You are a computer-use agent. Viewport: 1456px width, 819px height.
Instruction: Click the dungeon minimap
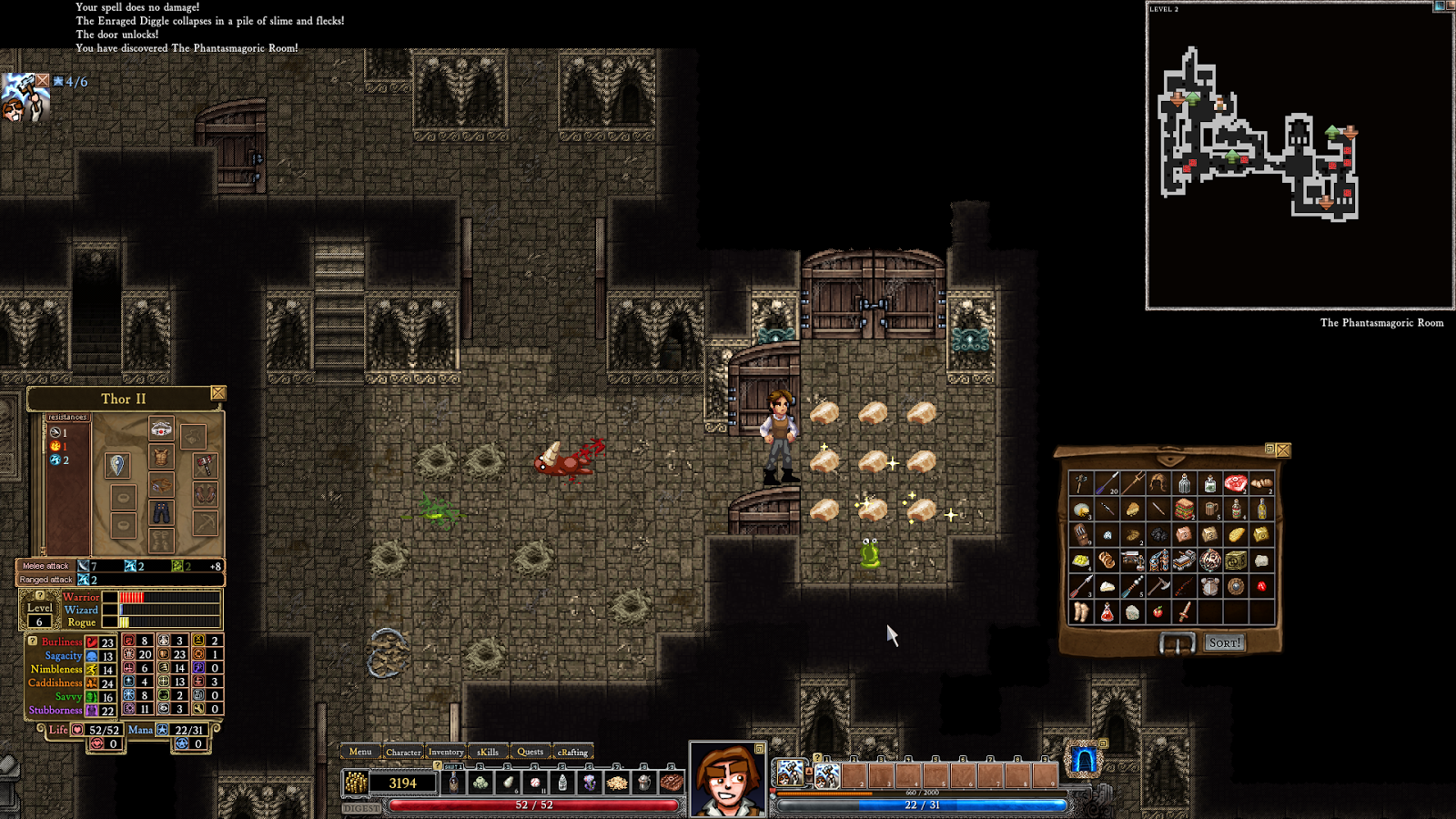point(1299,155)
